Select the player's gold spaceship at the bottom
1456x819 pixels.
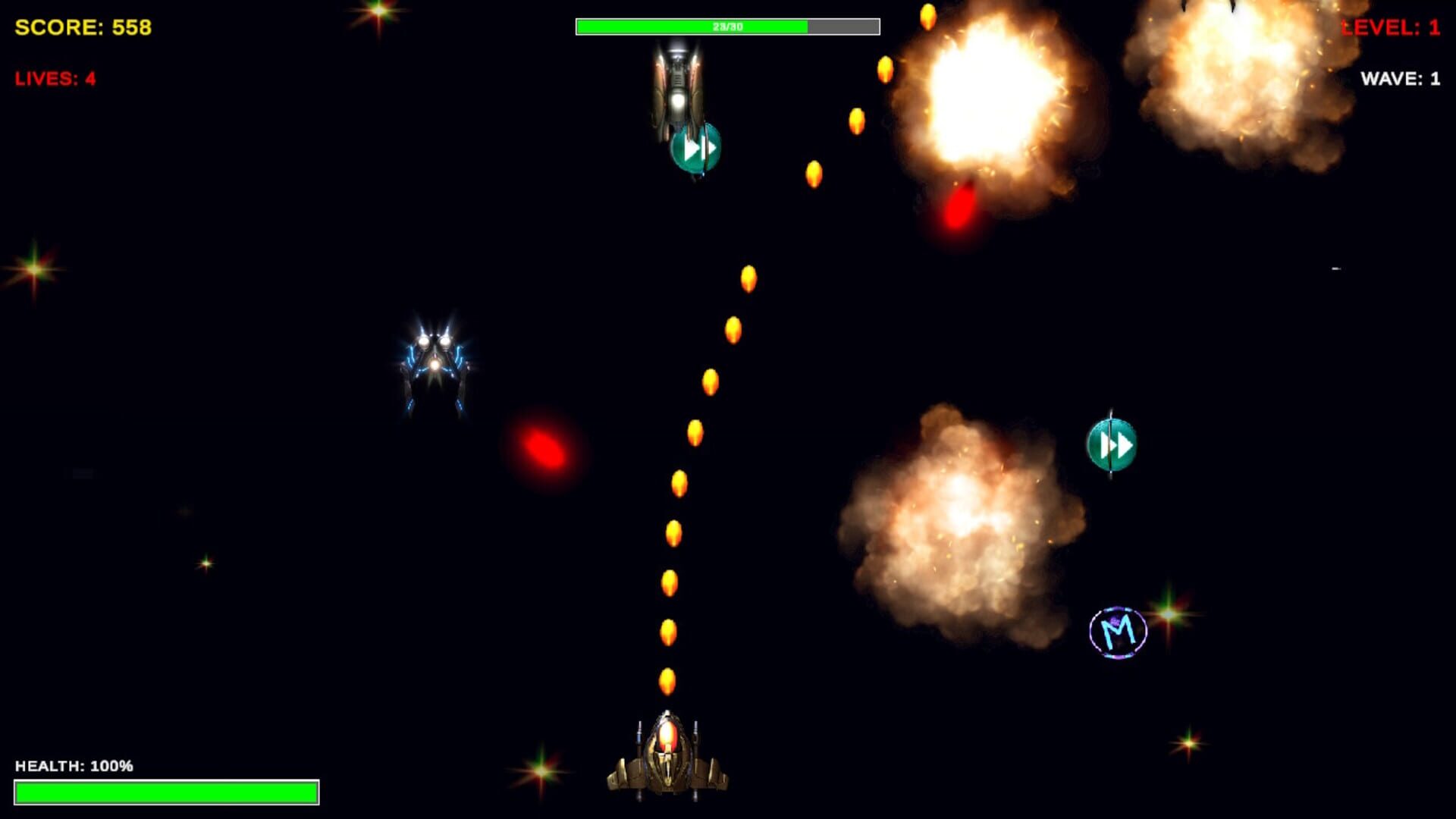point(666,758)
